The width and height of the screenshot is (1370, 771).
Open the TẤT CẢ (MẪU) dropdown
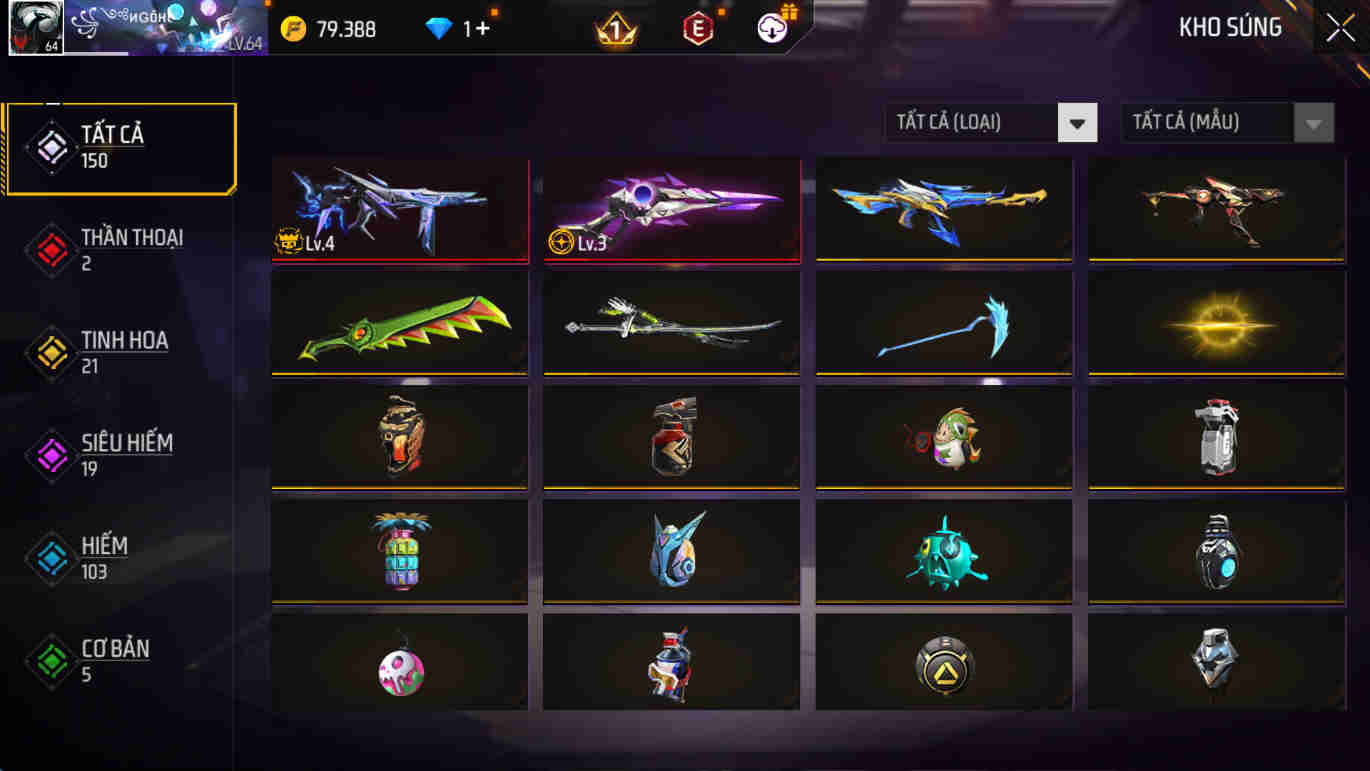(x=1205, y=122)
